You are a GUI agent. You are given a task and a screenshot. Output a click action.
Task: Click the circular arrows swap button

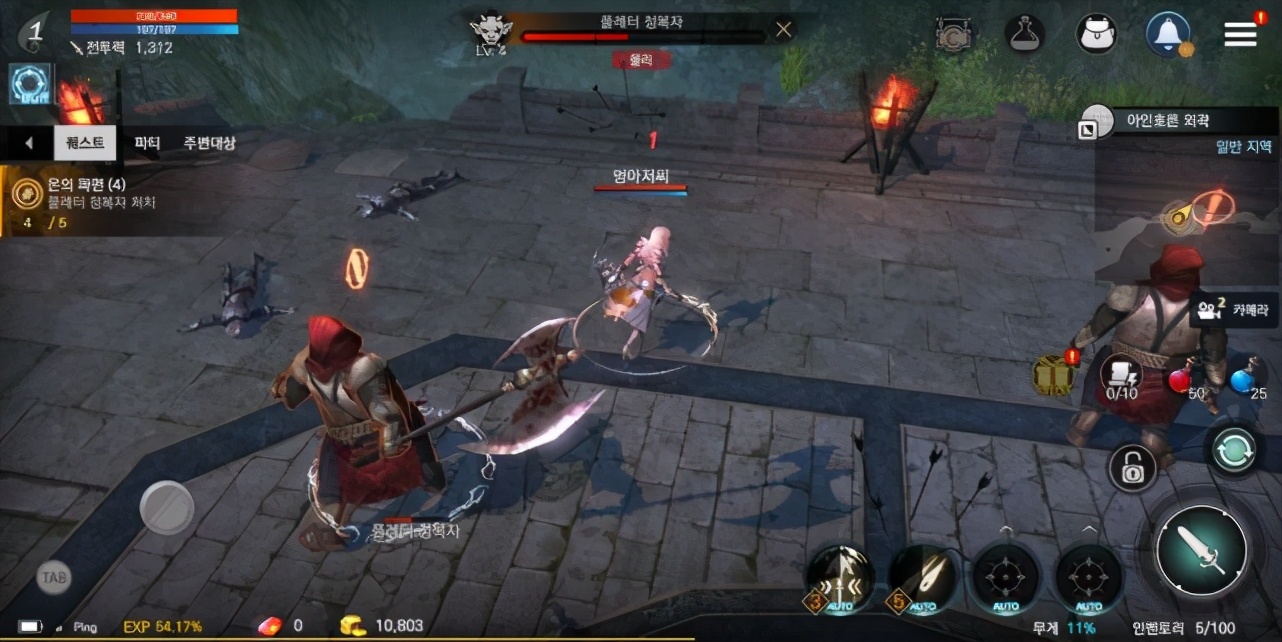tap(1235, 450)
